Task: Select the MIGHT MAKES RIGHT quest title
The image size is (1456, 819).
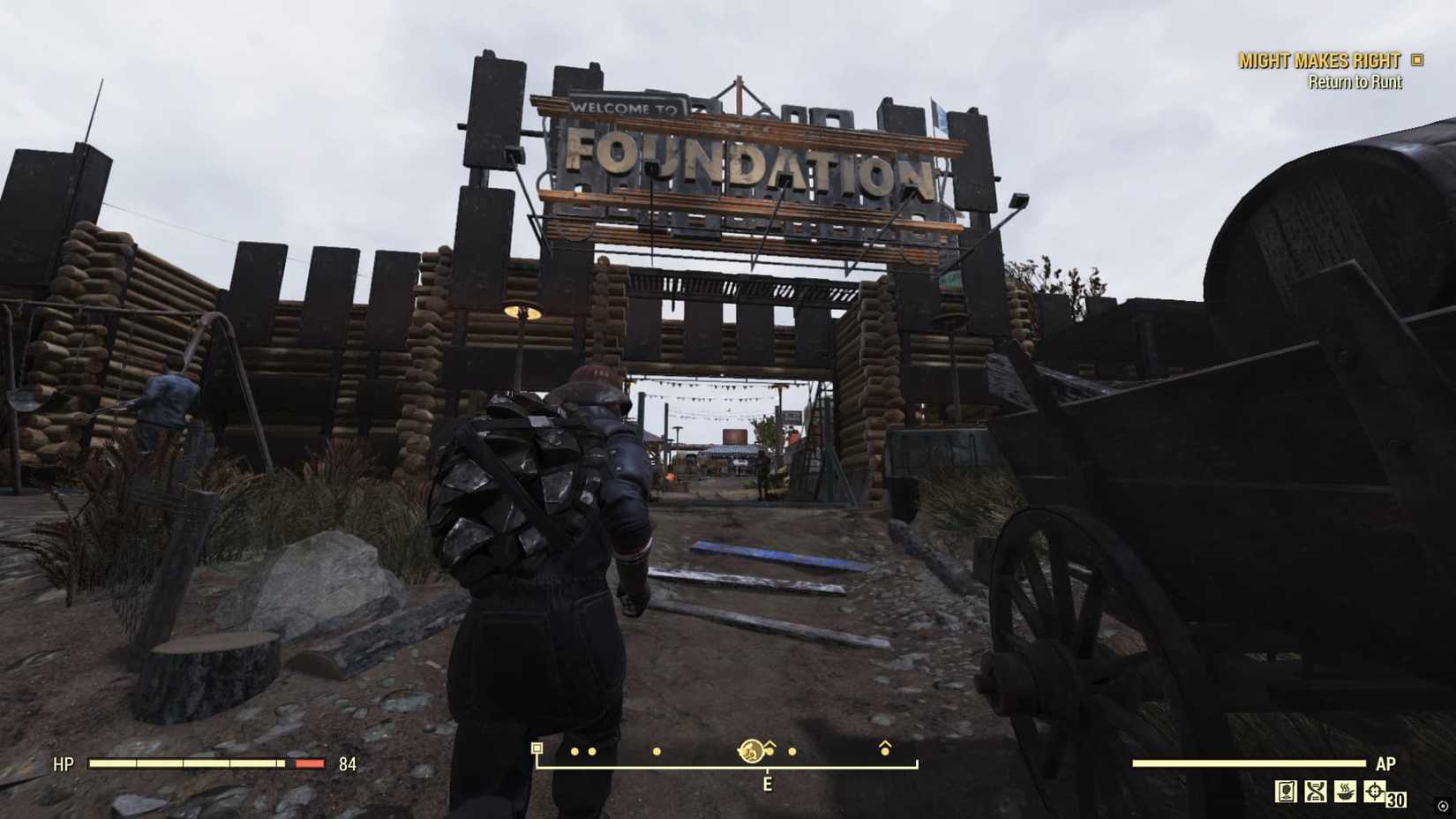Action: coord(1320,60)
